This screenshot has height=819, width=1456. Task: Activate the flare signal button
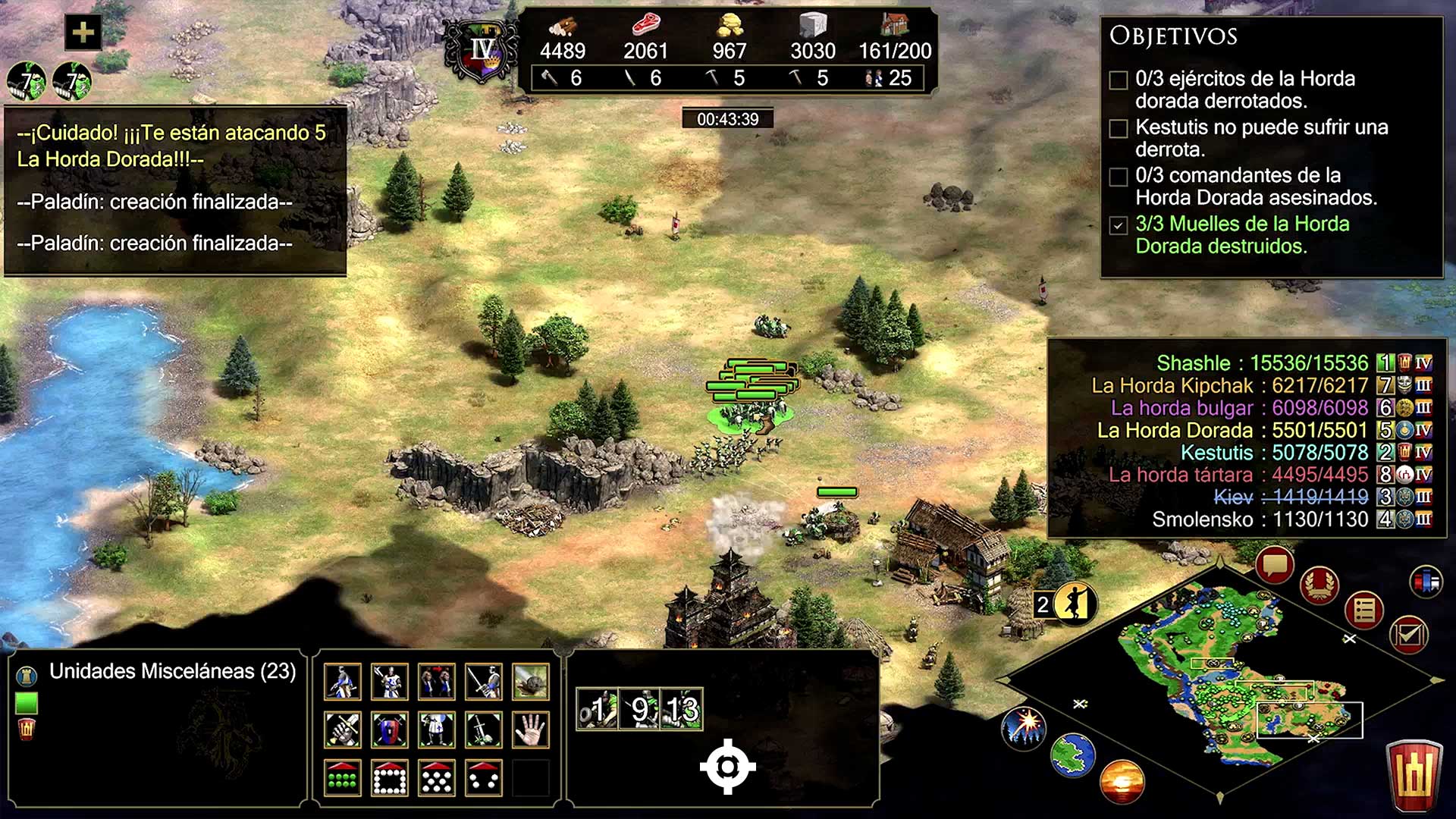point(1024,725)
